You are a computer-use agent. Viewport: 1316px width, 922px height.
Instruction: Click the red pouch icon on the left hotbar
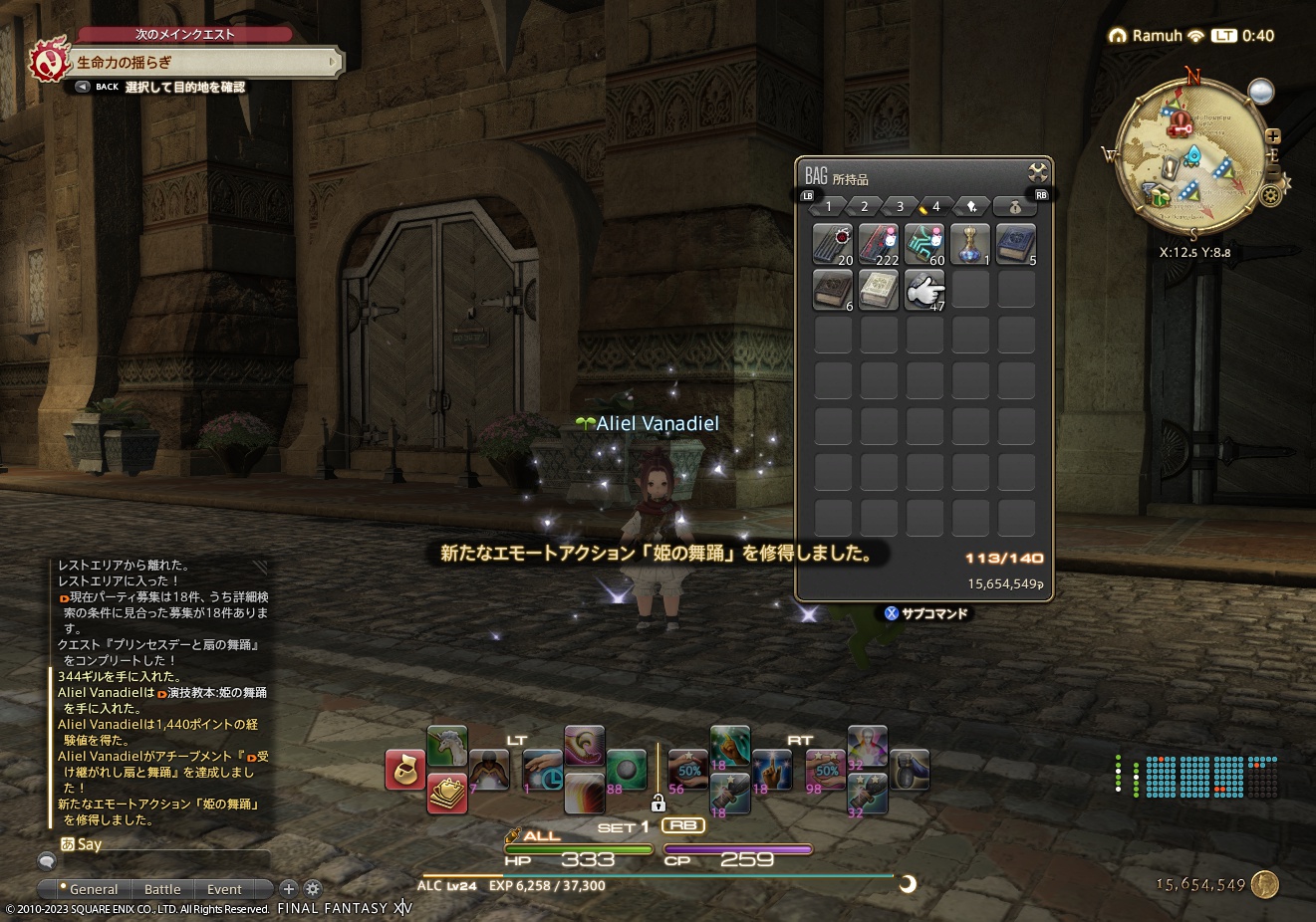pyautogui.click(x=405, y=771)
